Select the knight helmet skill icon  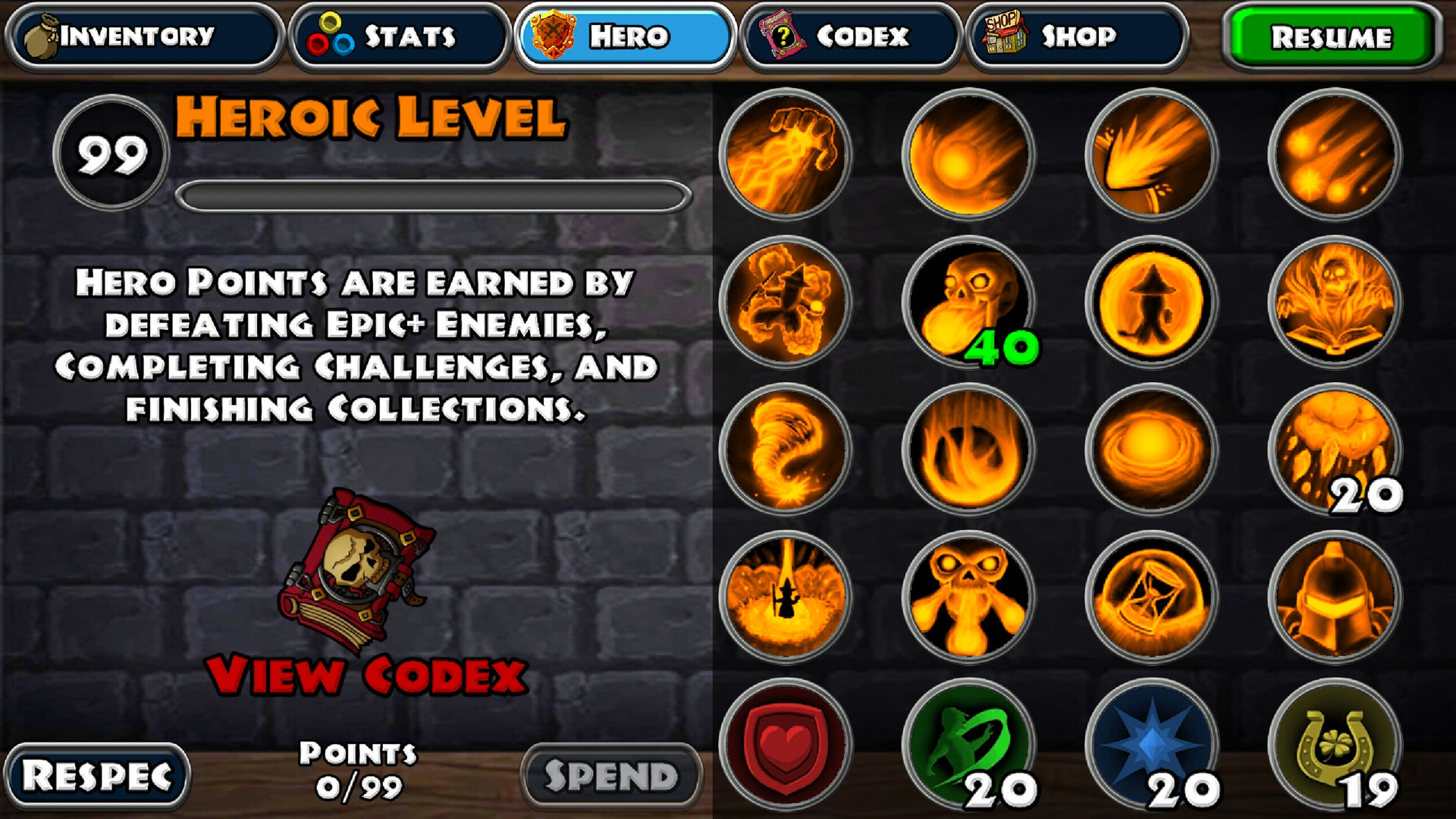coord(1335,596)
